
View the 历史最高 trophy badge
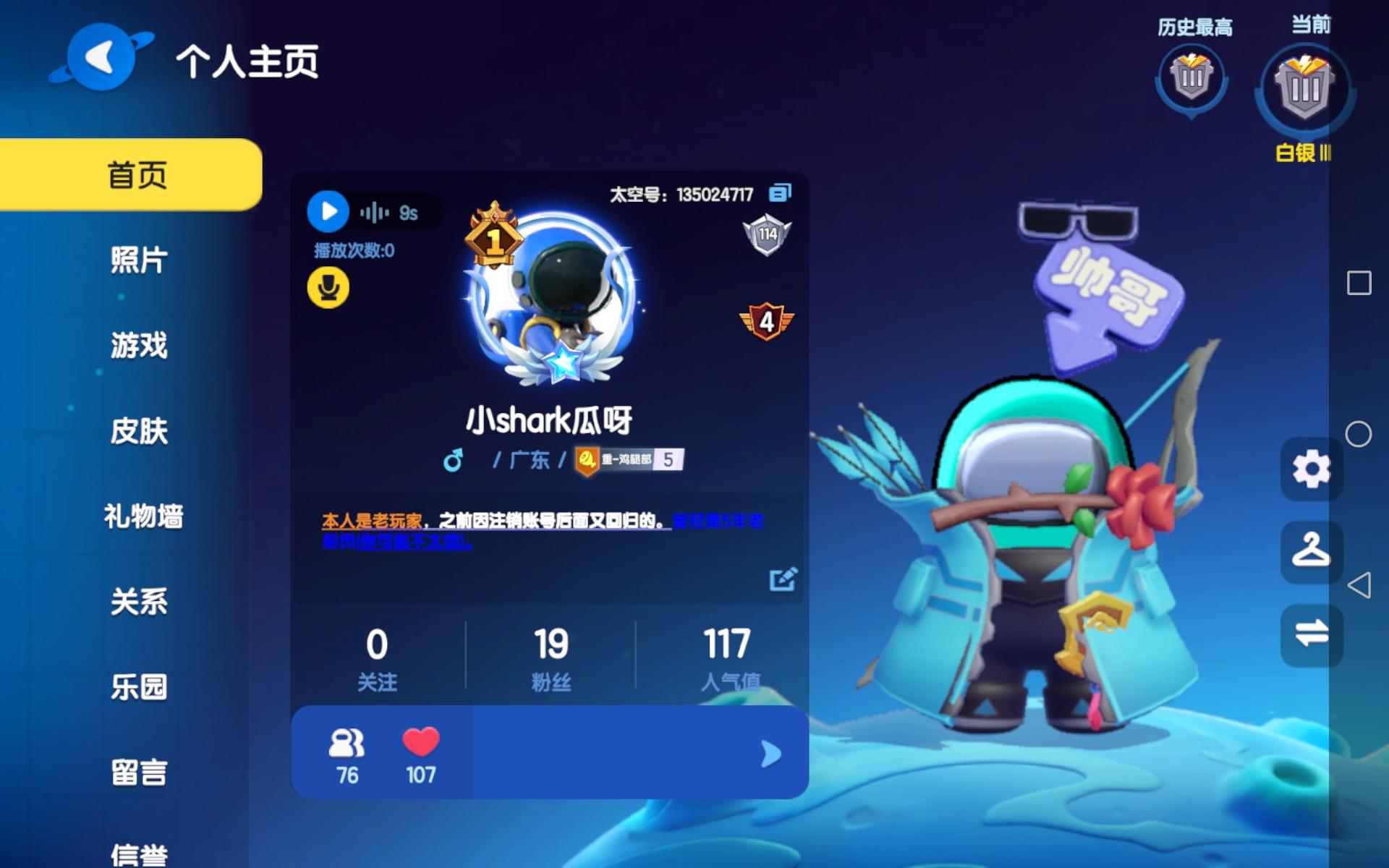click(1190, 80)
